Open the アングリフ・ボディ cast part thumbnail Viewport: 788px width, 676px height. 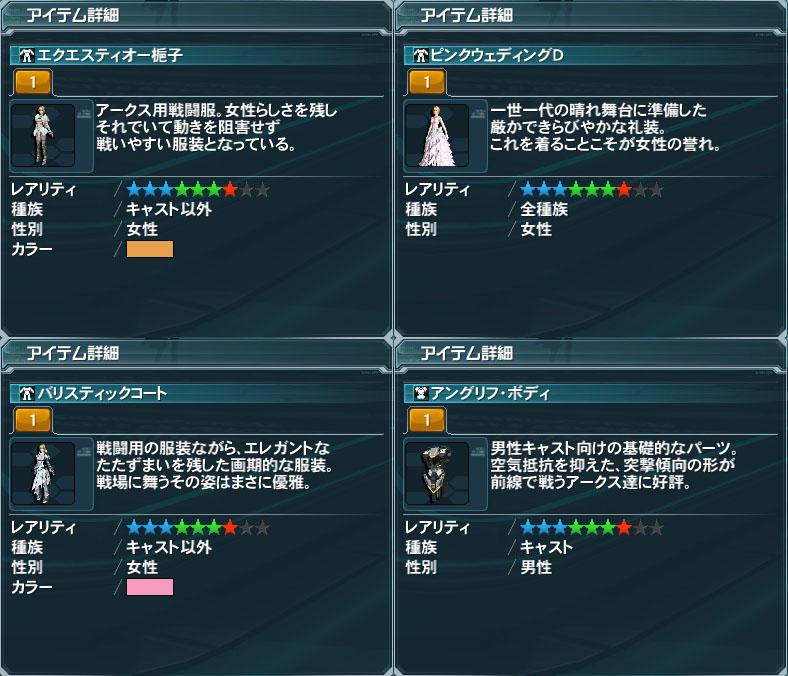coord(436,472)
